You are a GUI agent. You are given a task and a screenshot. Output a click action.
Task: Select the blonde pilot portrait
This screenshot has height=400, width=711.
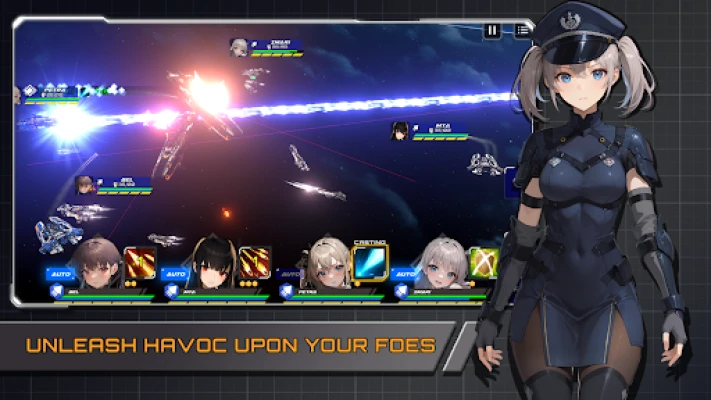coord(327,264)
